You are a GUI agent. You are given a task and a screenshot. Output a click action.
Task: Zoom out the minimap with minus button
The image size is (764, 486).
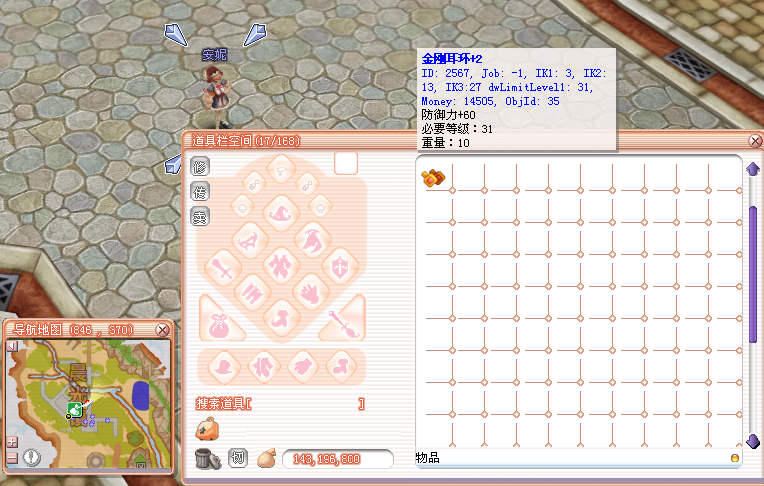click(12, 456)
